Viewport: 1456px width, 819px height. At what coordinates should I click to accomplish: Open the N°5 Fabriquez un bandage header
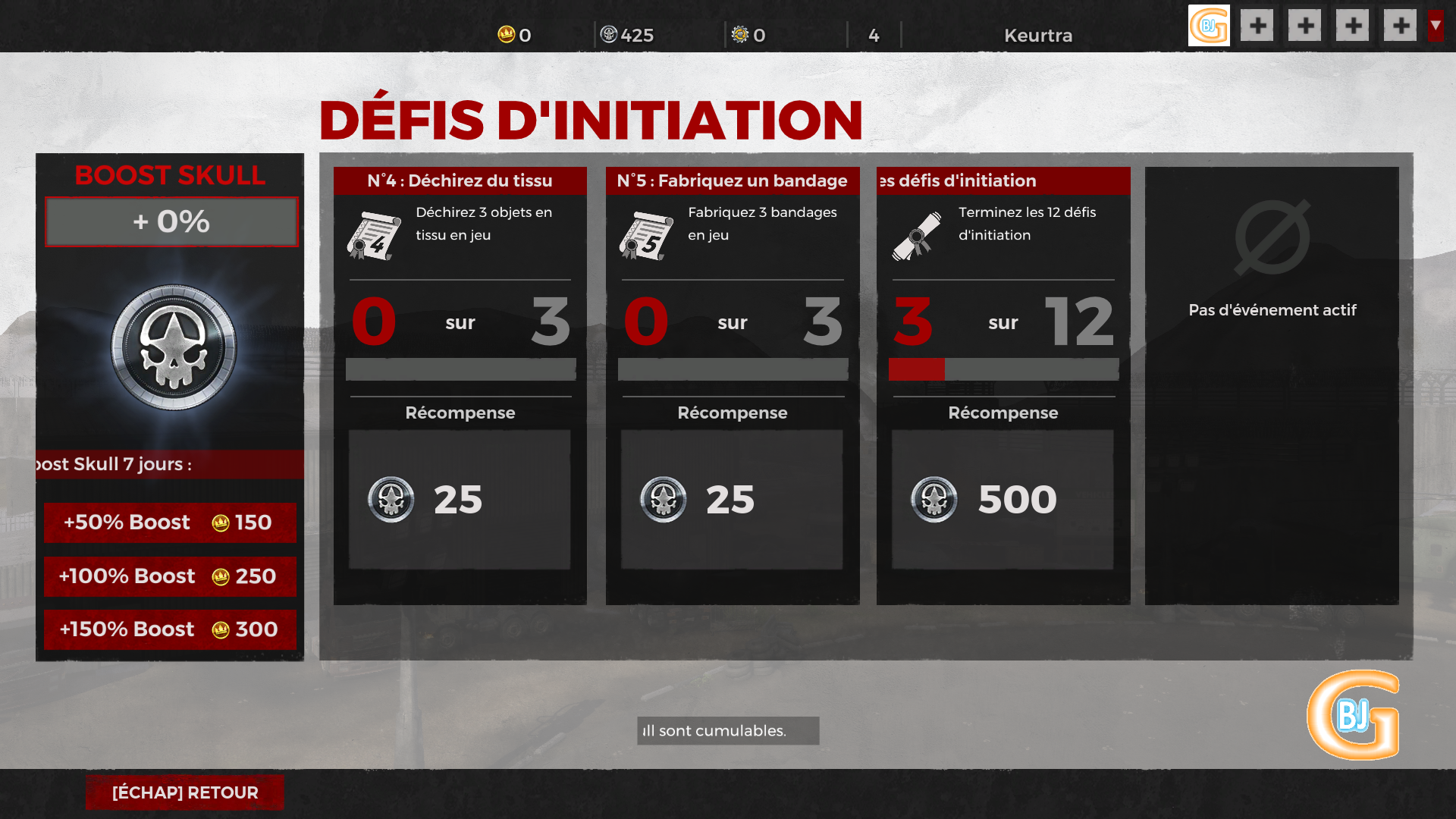(x=732, y=180)
